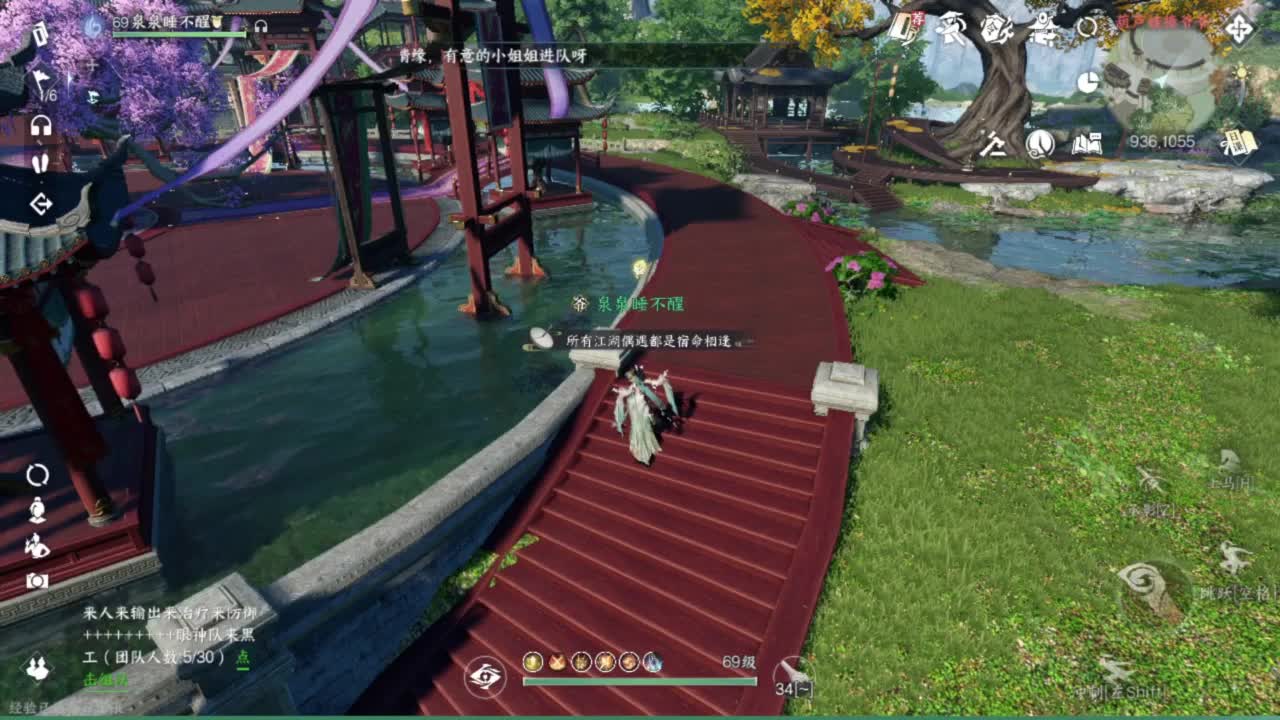Screen dimensions: 1280x720
Task: Expand the minimap using the cross-arrow icon
Action: coord(1239,28)
